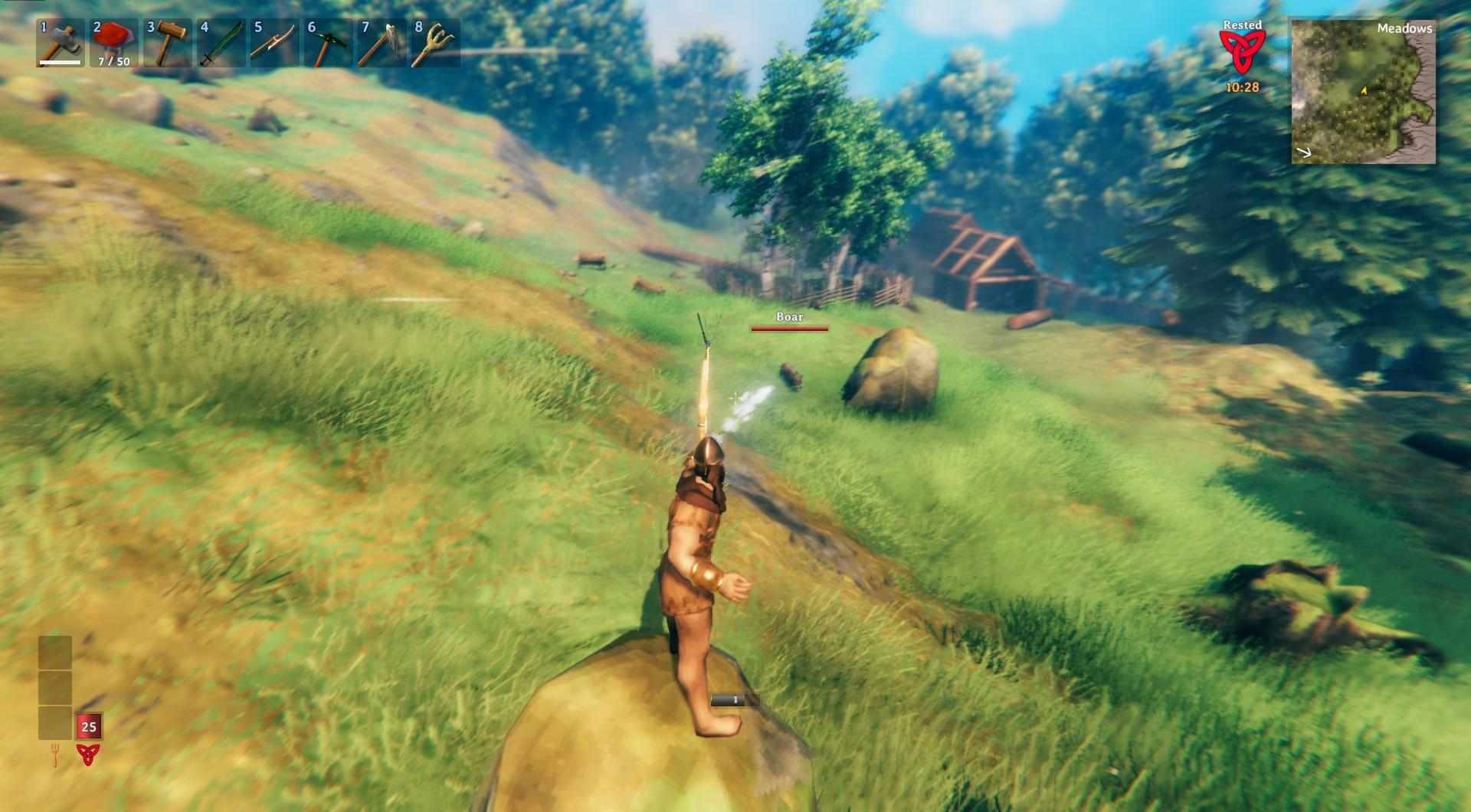Choose the red mushroom stack in slot 2

coord(113,43)
